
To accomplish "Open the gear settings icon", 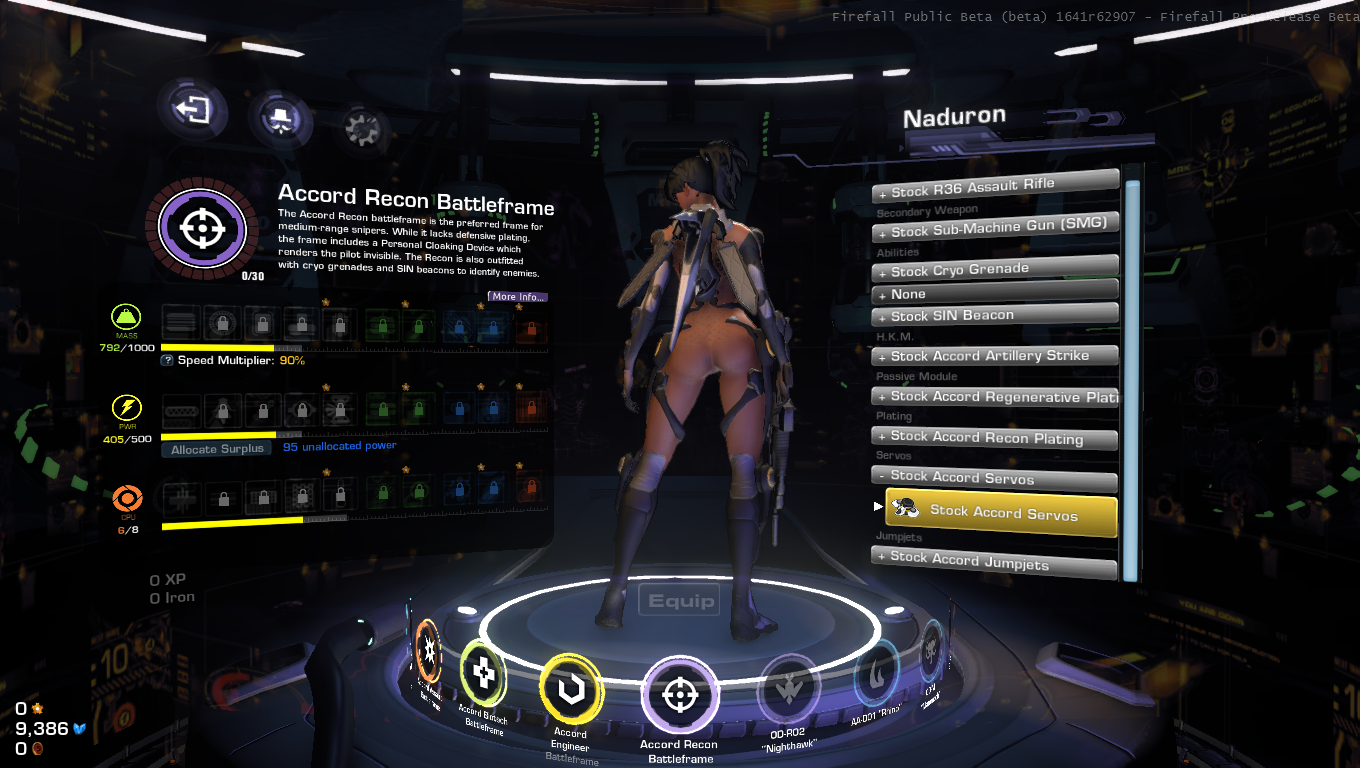I will (364, 127).
